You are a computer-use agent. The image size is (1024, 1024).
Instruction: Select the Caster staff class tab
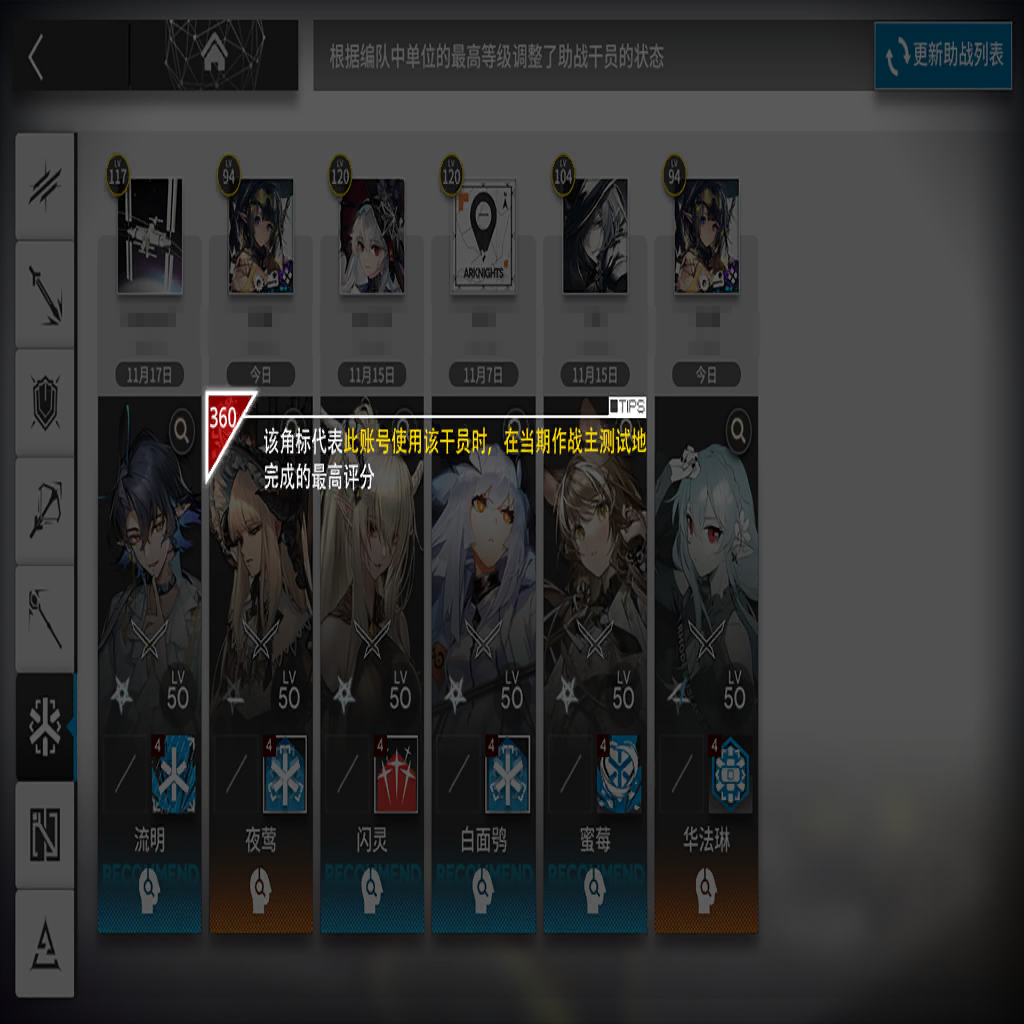point(45,618)
